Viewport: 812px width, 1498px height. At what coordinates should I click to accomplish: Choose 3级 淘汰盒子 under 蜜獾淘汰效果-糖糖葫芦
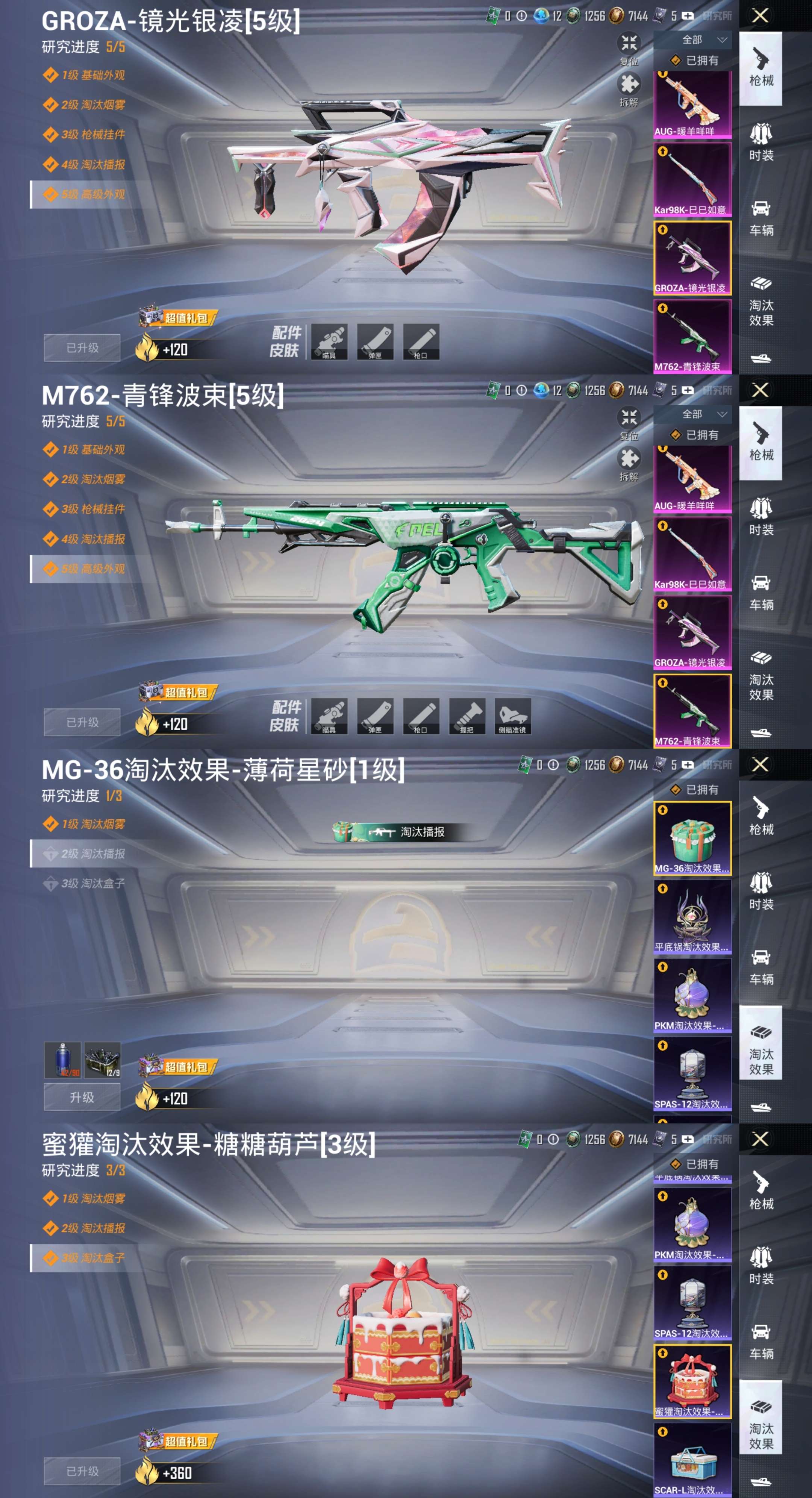point(93,1258)
